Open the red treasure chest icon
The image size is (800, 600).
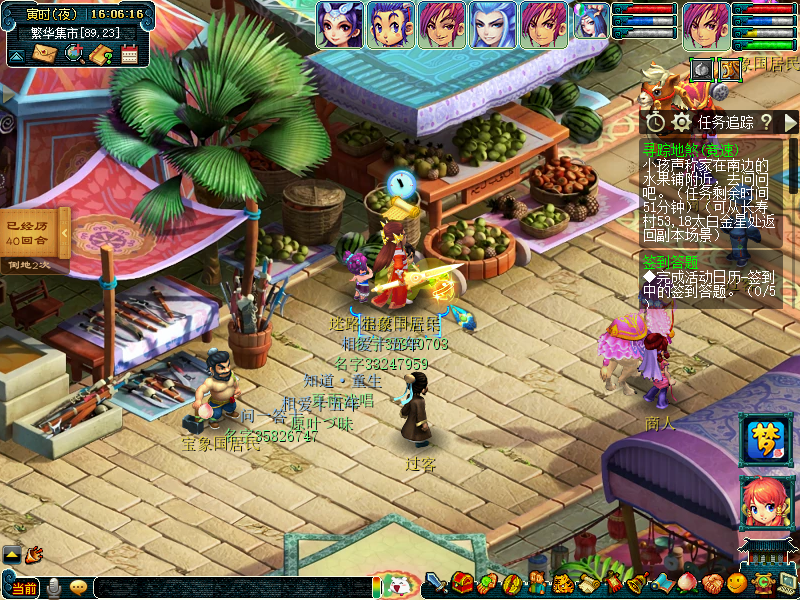pos(462,584)
